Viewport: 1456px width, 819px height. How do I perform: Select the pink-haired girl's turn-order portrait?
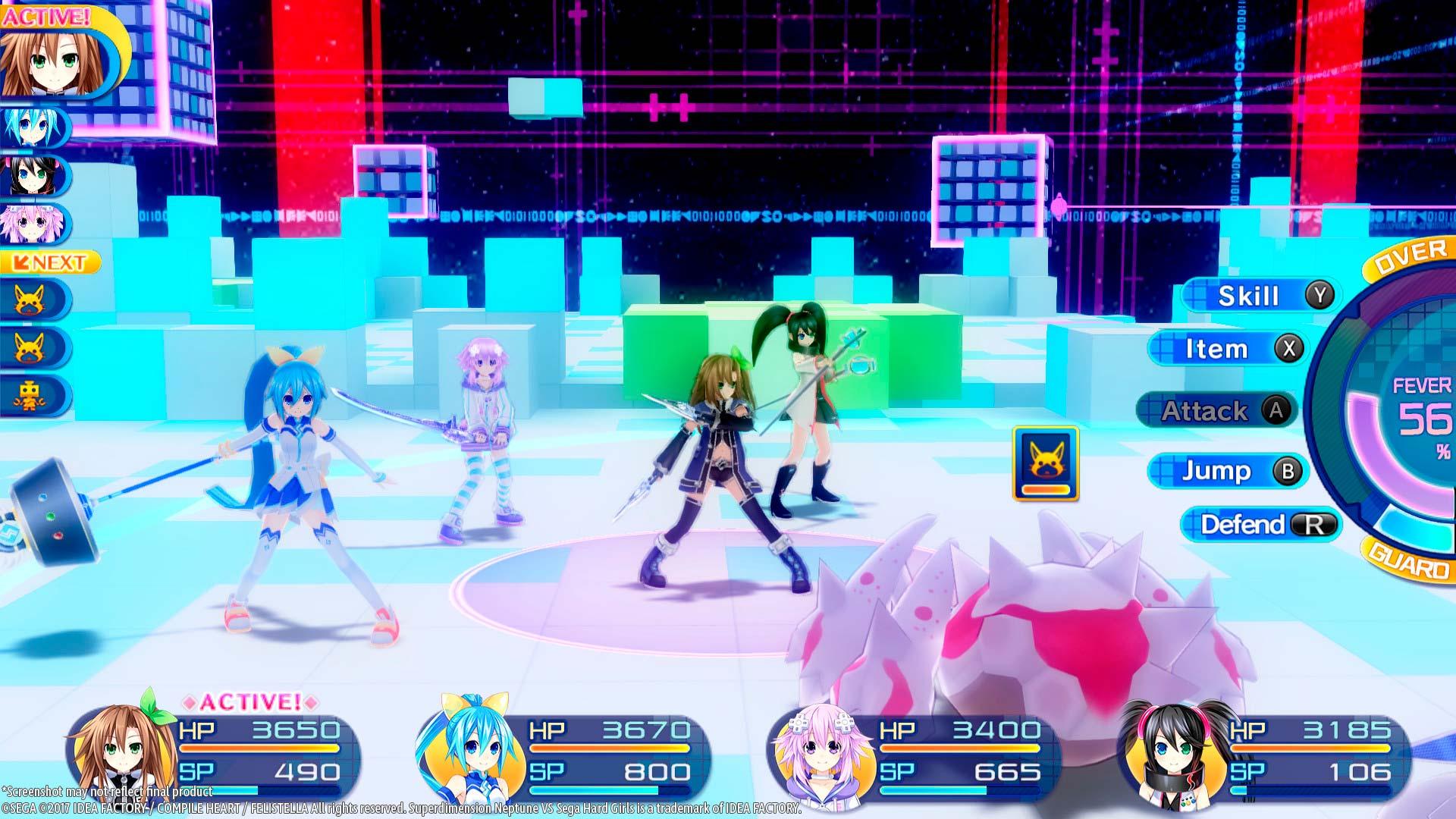coord(30,224)
